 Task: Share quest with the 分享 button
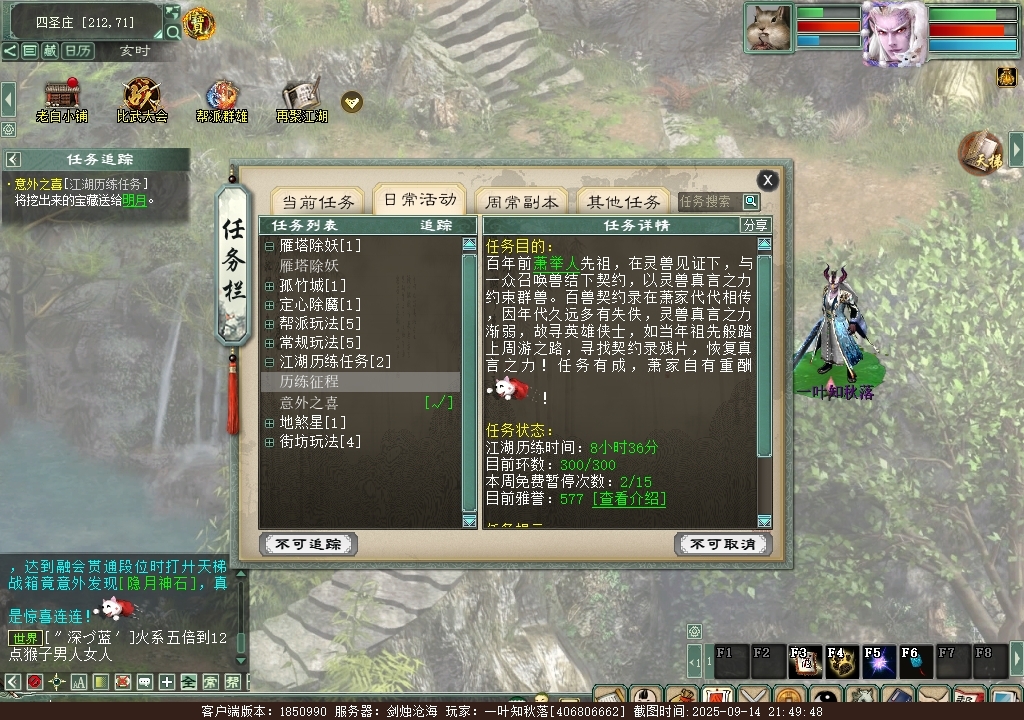[756, 225]
